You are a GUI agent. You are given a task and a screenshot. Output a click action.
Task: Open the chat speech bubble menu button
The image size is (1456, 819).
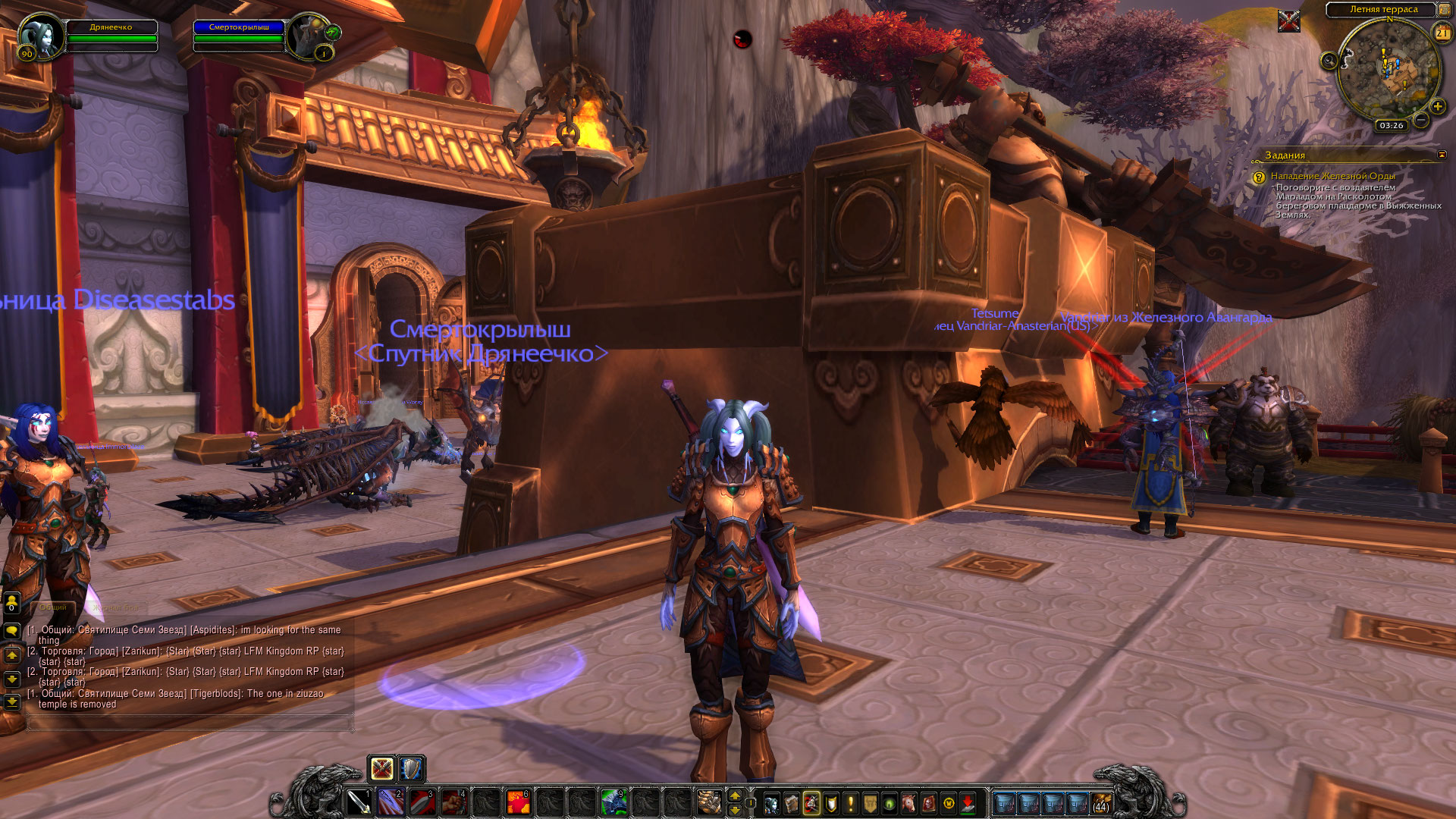tap(11, 630)
